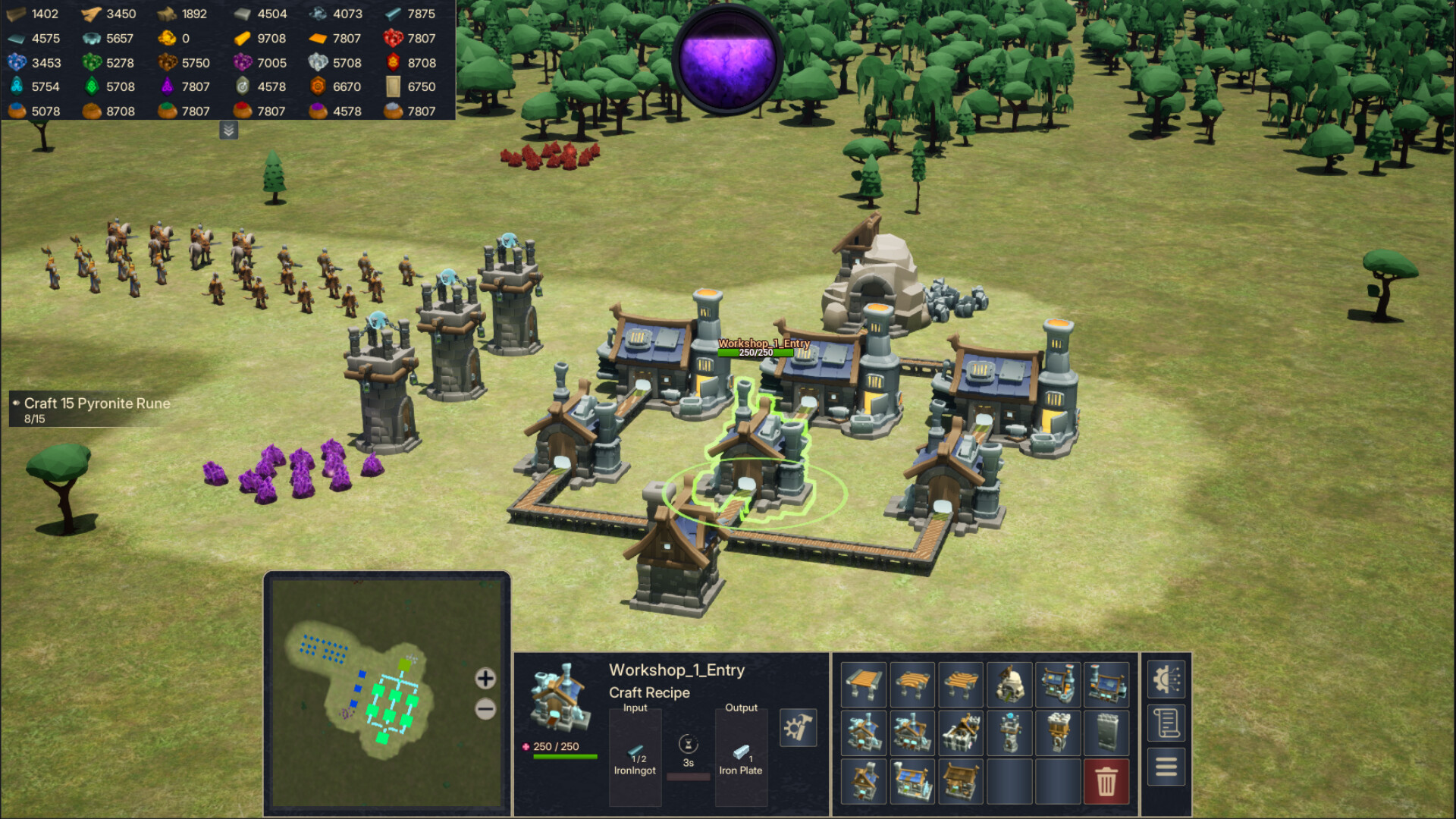
Task: Select the small house in the bottom build row
Action: click(863, 780)
